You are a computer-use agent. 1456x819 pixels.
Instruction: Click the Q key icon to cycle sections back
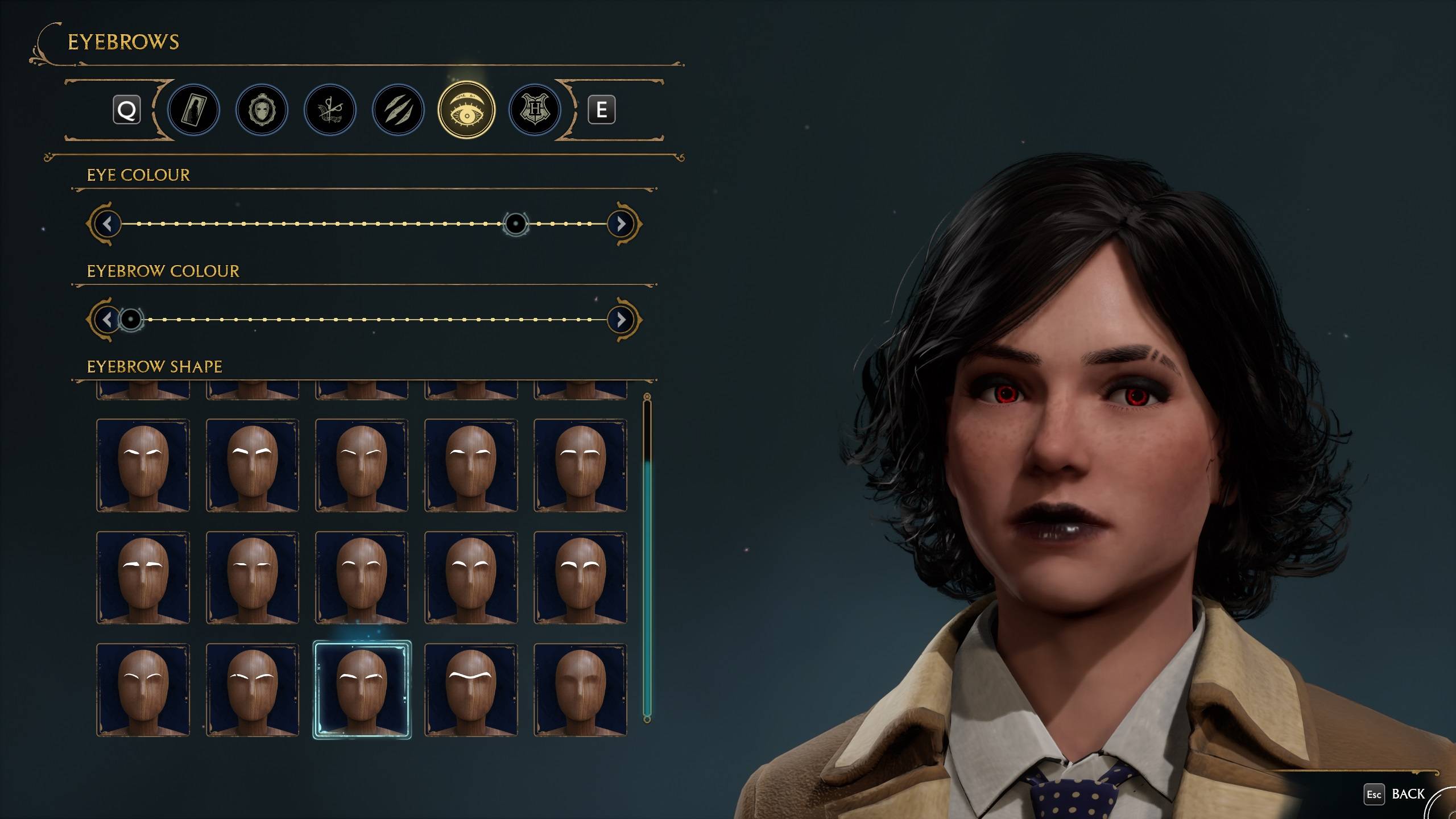pyautogui.click(x=128, y=110)
